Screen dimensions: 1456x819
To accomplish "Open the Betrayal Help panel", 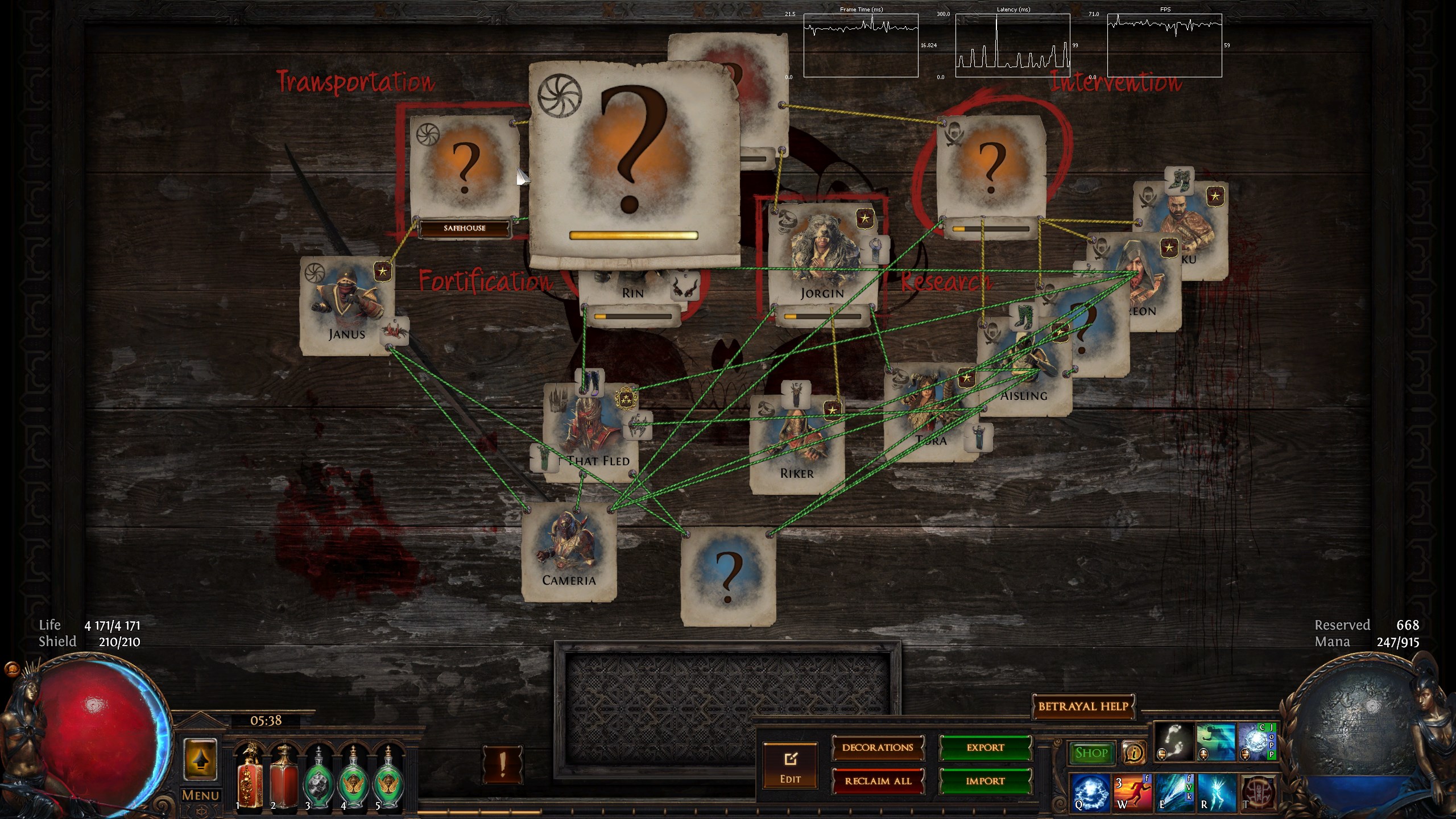I will point(1082,706).
